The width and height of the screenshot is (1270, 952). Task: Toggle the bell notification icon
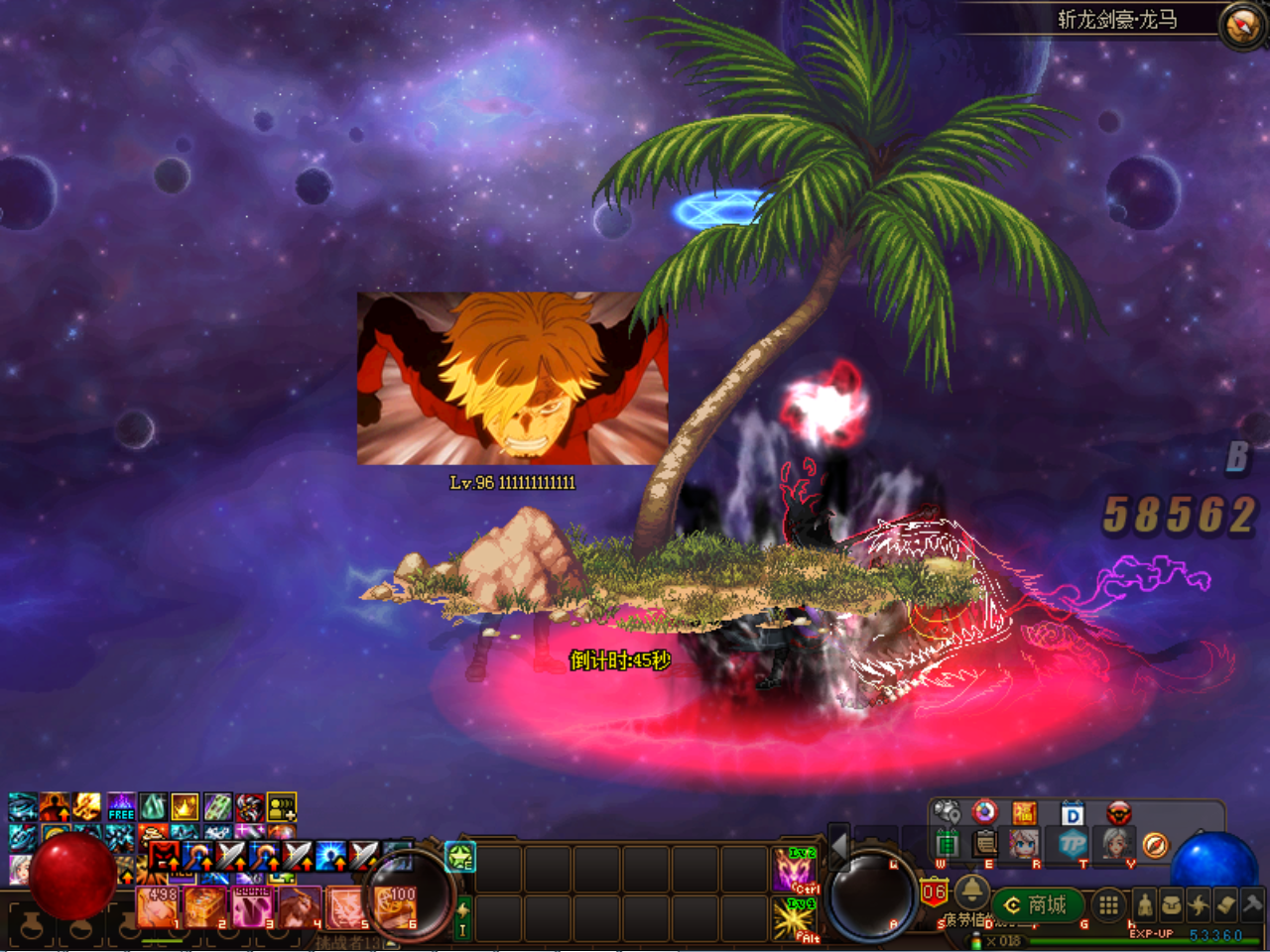(x=973, y=894)
